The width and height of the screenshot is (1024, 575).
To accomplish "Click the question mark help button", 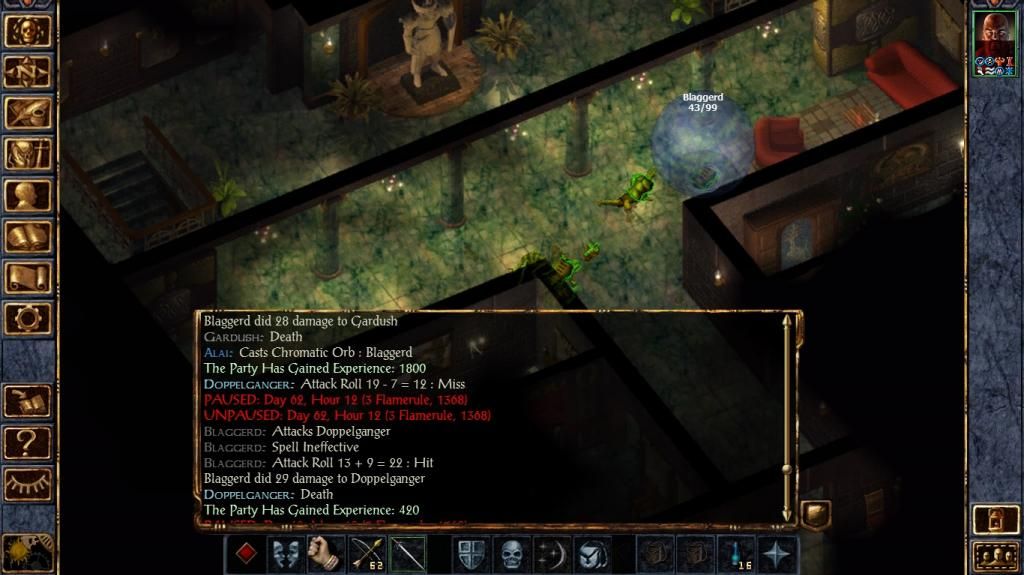I will point(27,441).
